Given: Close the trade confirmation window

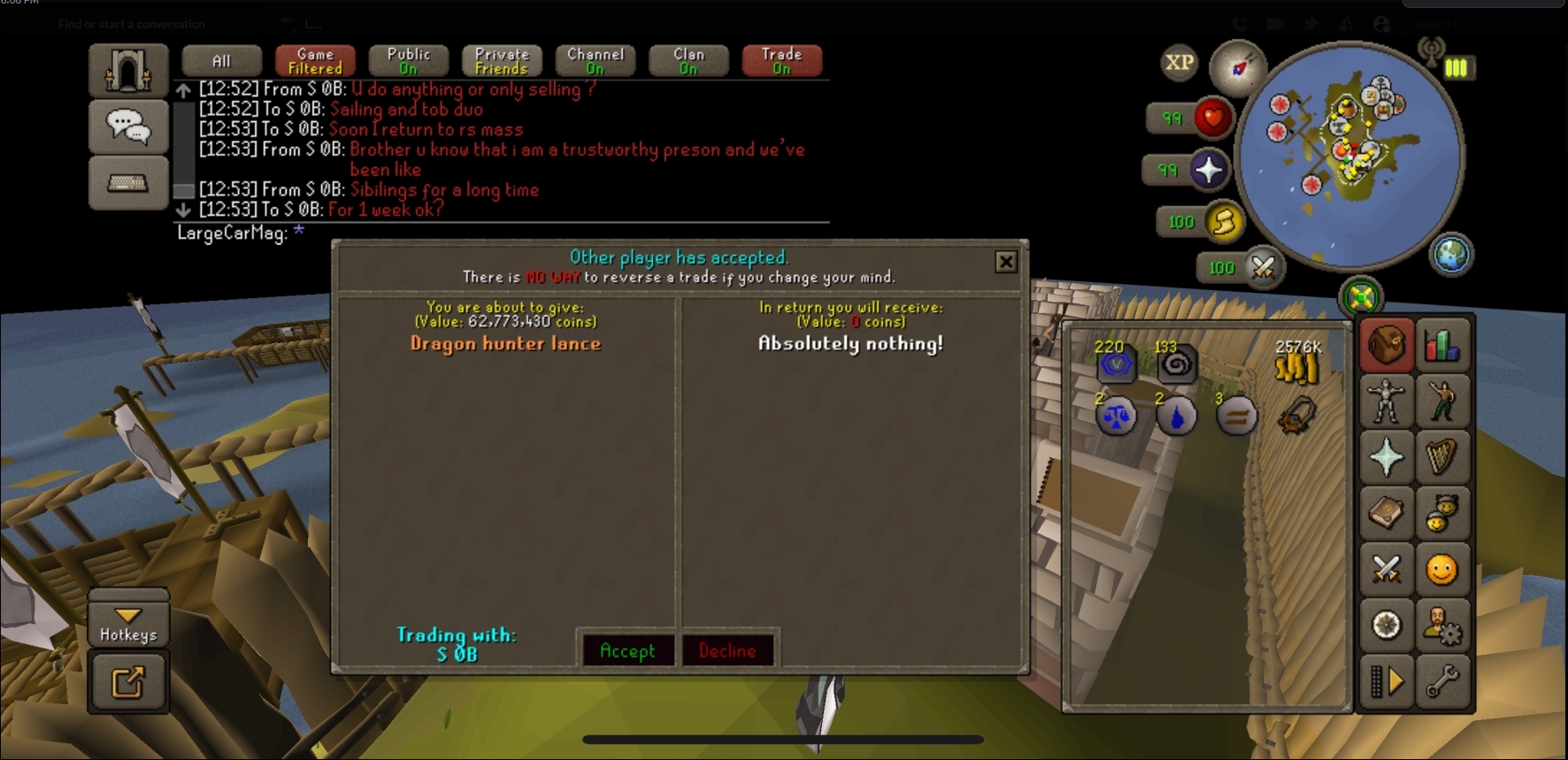Looking at the screenshot, I should coord(1005,262).
